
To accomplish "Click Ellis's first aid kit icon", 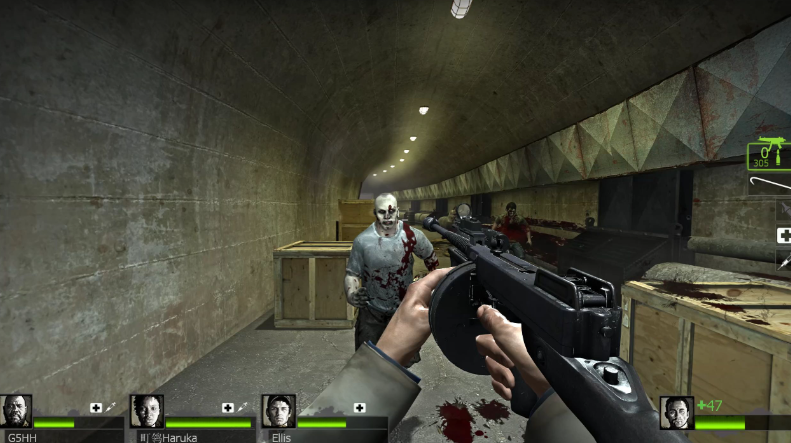I will tap(359, 408).
